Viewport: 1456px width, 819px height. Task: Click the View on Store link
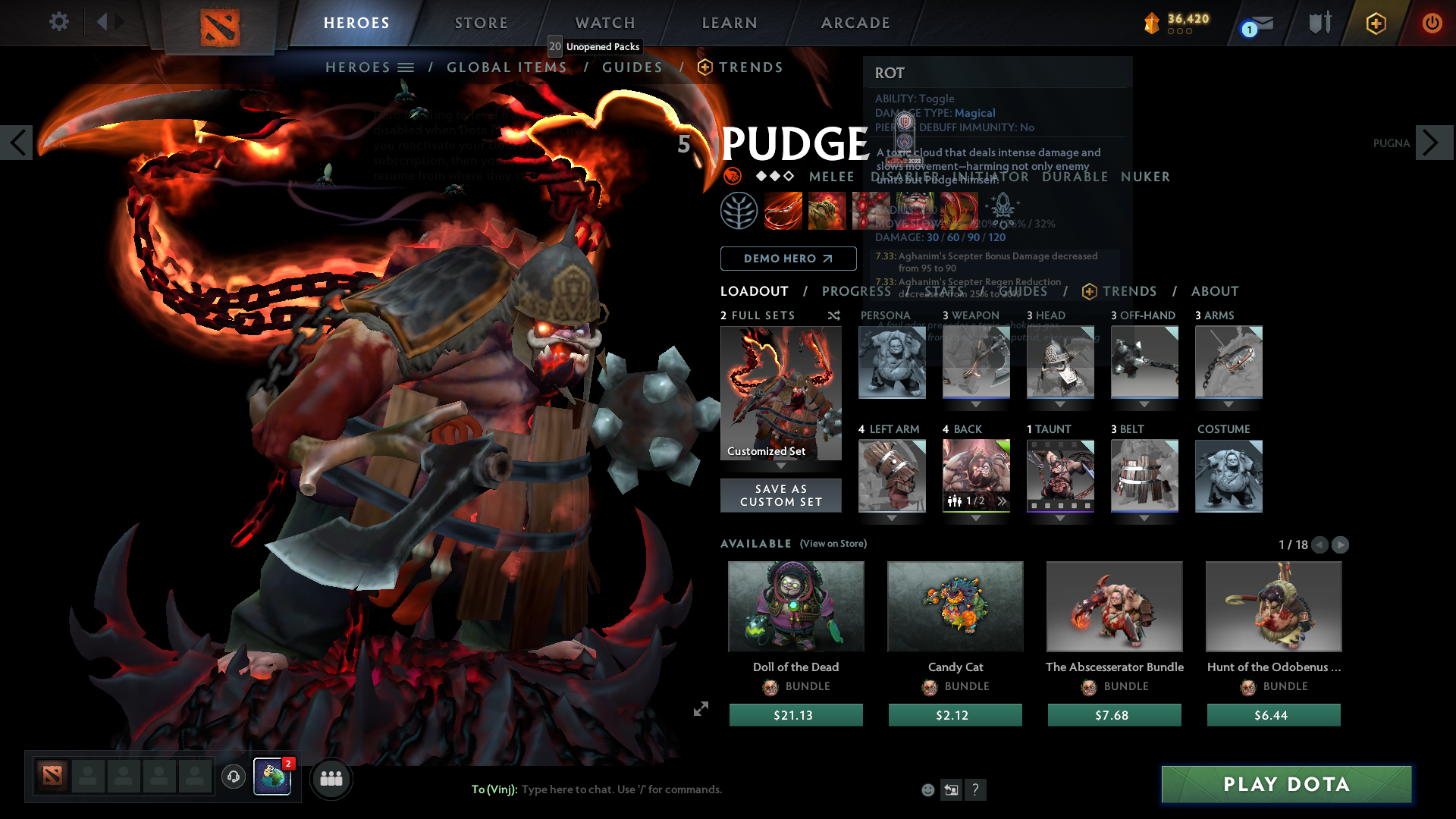[x=833, y=544]
